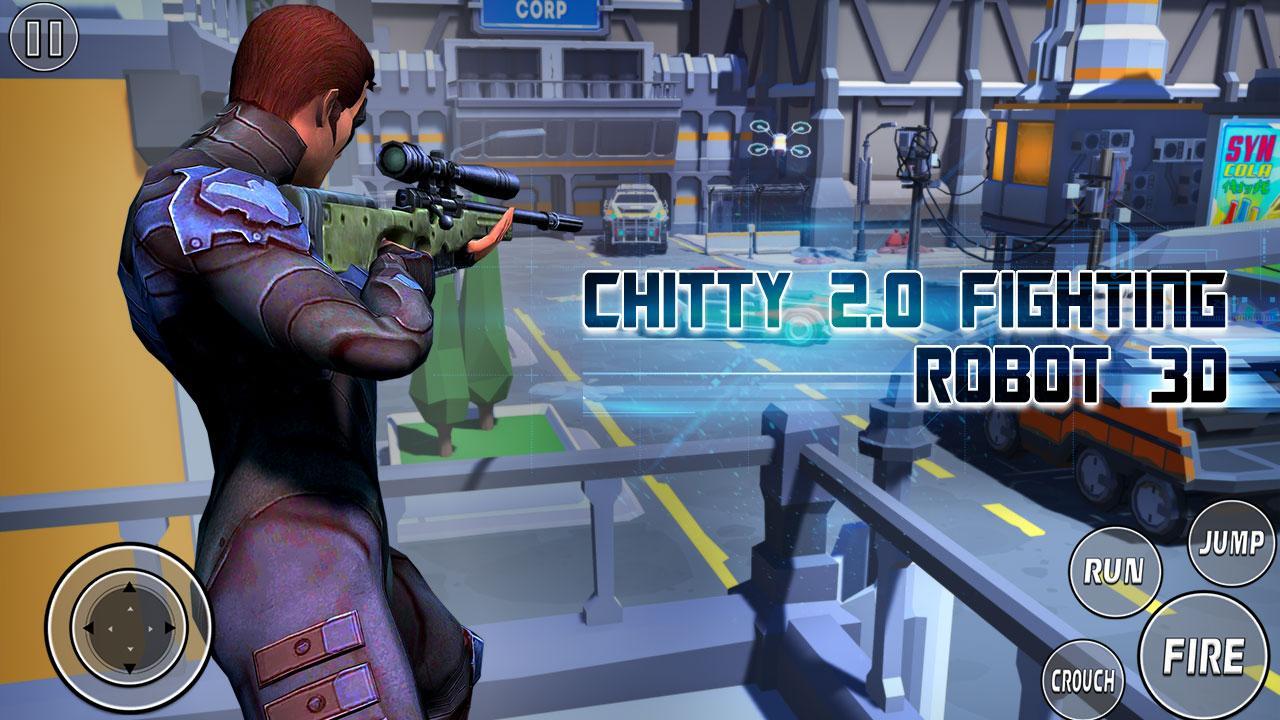
Task: Toggle sprint mode using RUN control
Action: point(1113,573)
